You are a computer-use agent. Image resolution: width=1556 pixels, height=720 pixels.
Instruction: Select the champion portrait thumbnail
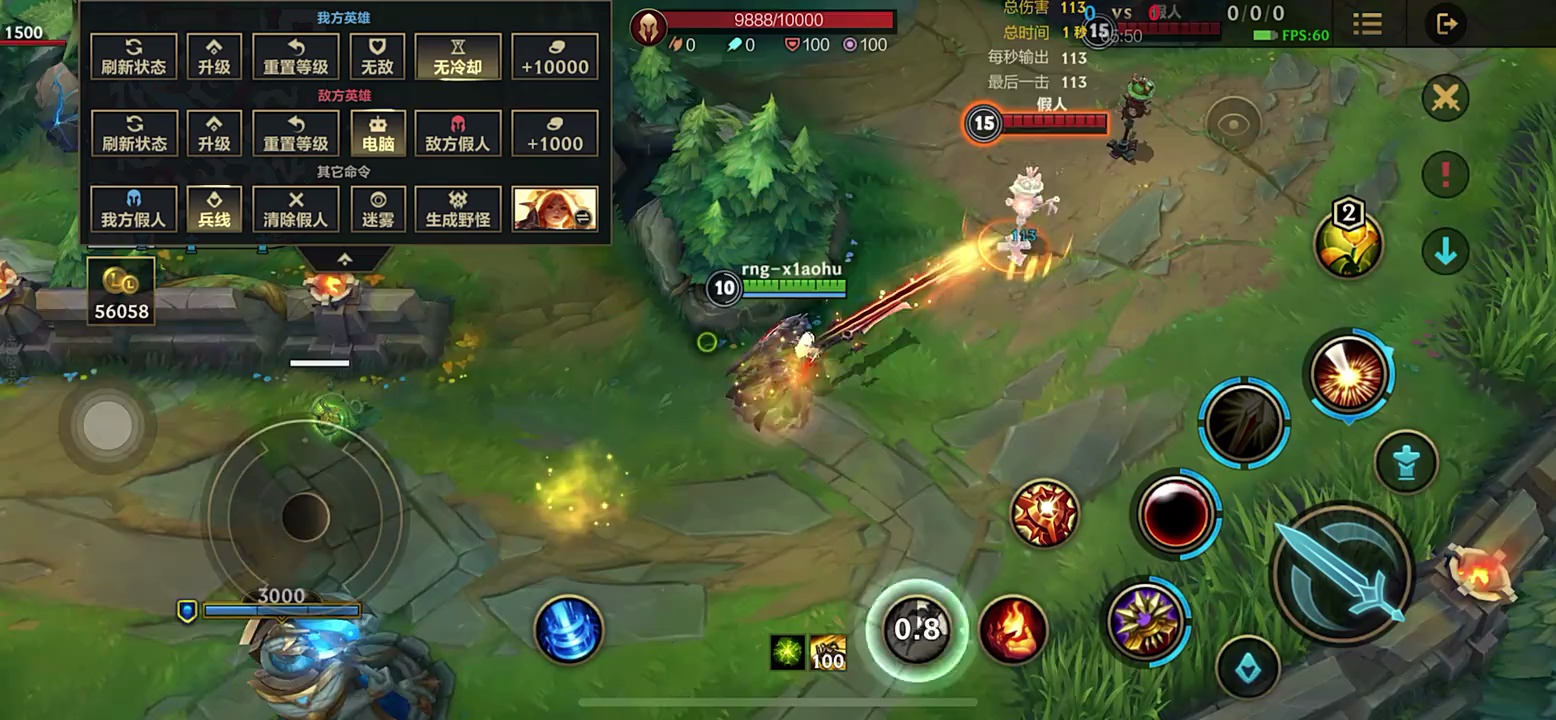(x=555, y=209)
